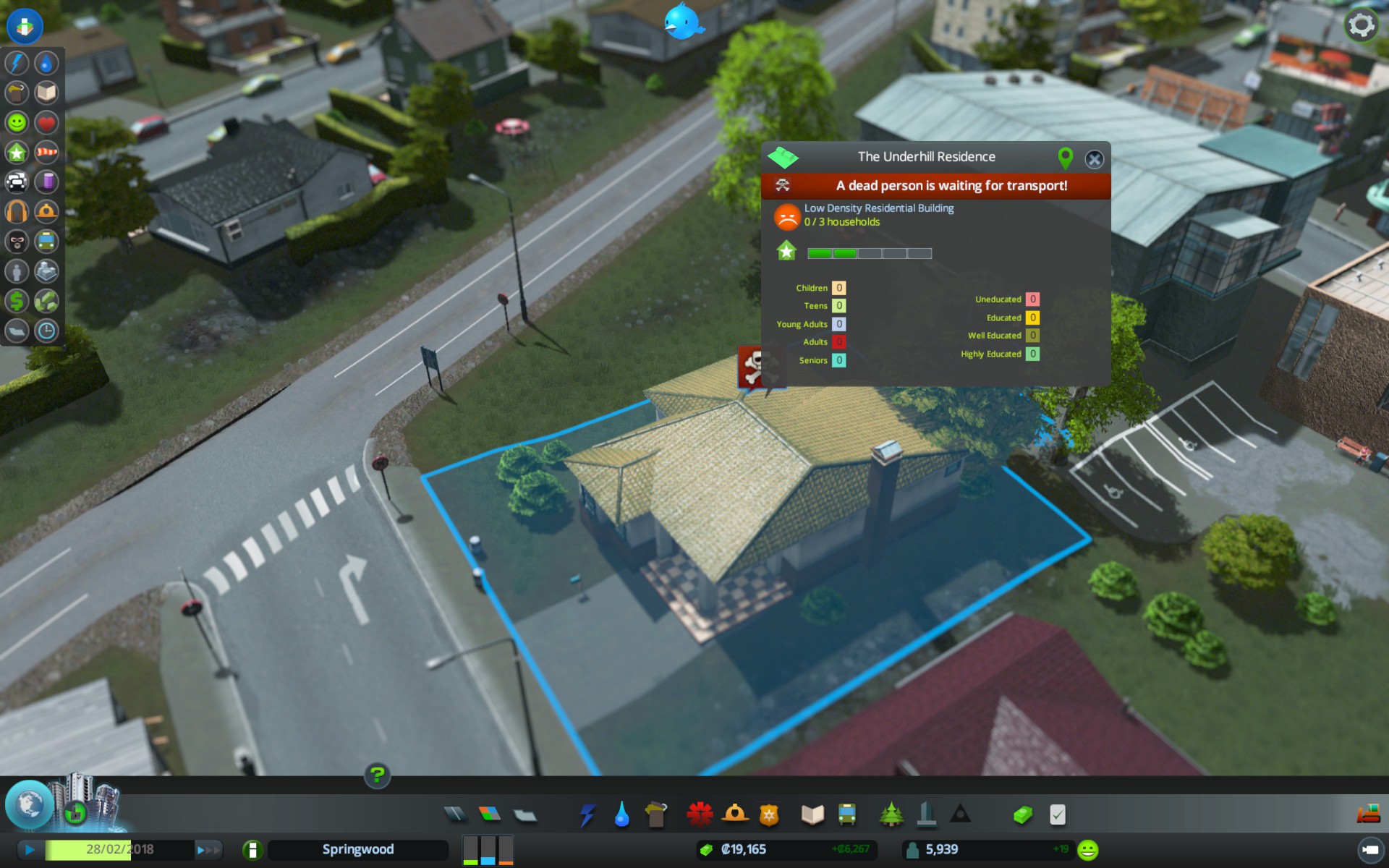Click the green location marker in building panel
1389x868 pixels.
[1065, 158]
